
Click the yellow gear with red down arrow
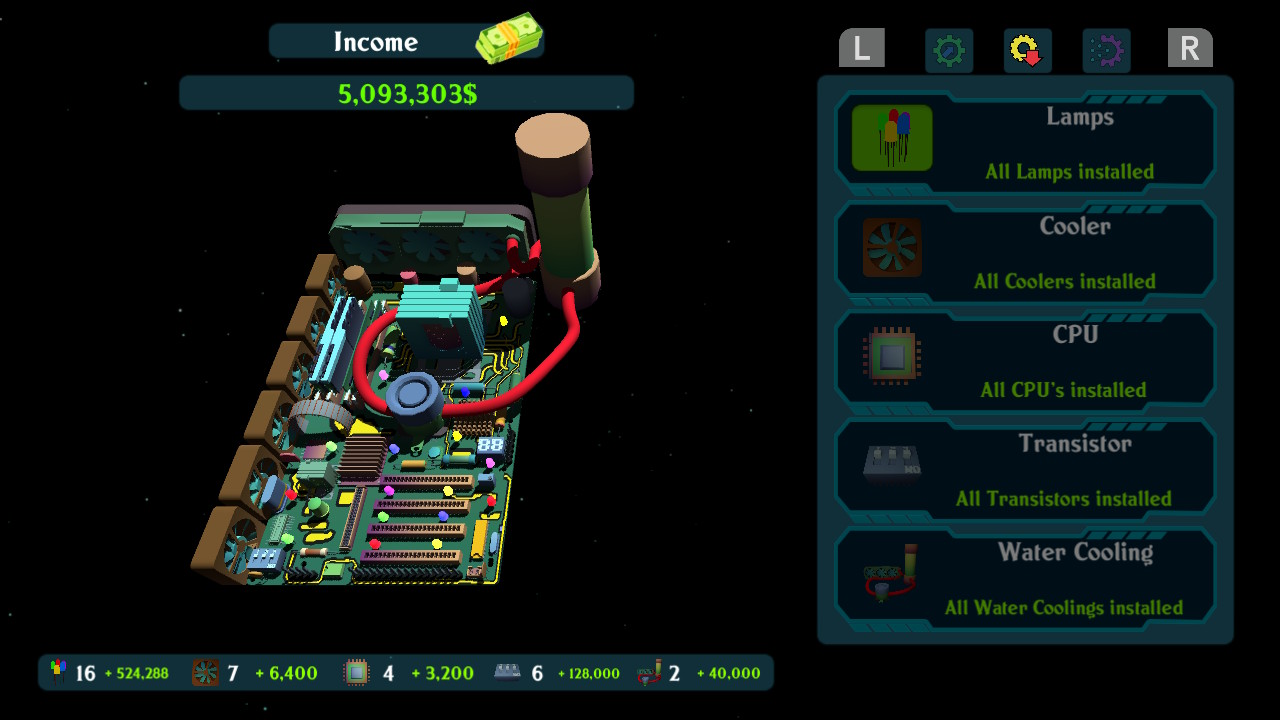pos(1025,50)
